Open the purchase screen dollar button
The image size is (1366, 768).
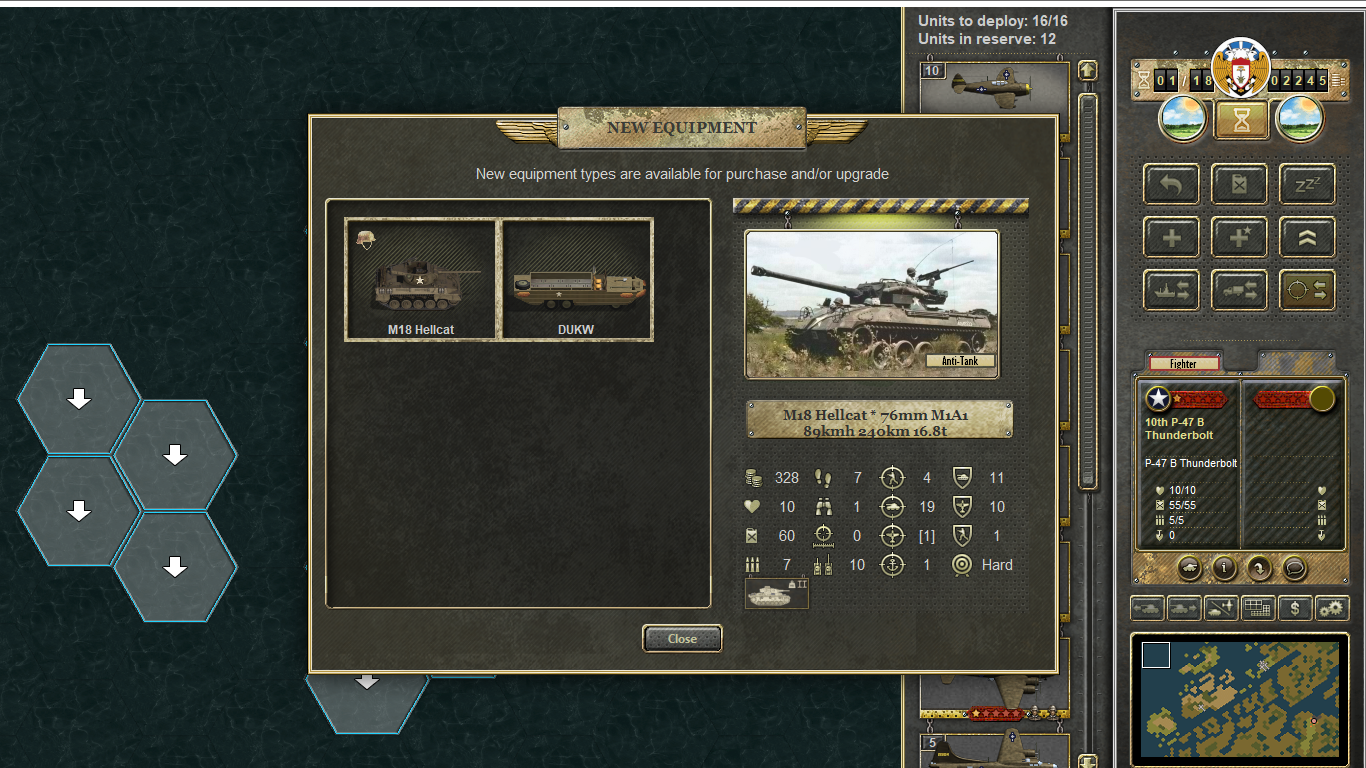coord(1295,607)
